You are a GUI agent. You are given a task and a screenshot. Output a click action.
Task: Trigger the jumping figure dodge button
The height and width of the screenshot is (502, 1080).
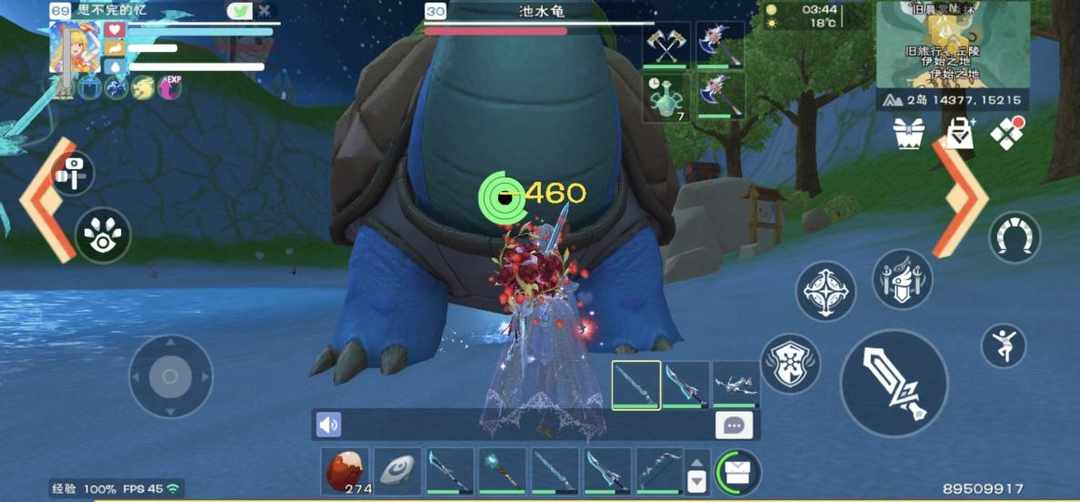click(x=1004, y=345)
